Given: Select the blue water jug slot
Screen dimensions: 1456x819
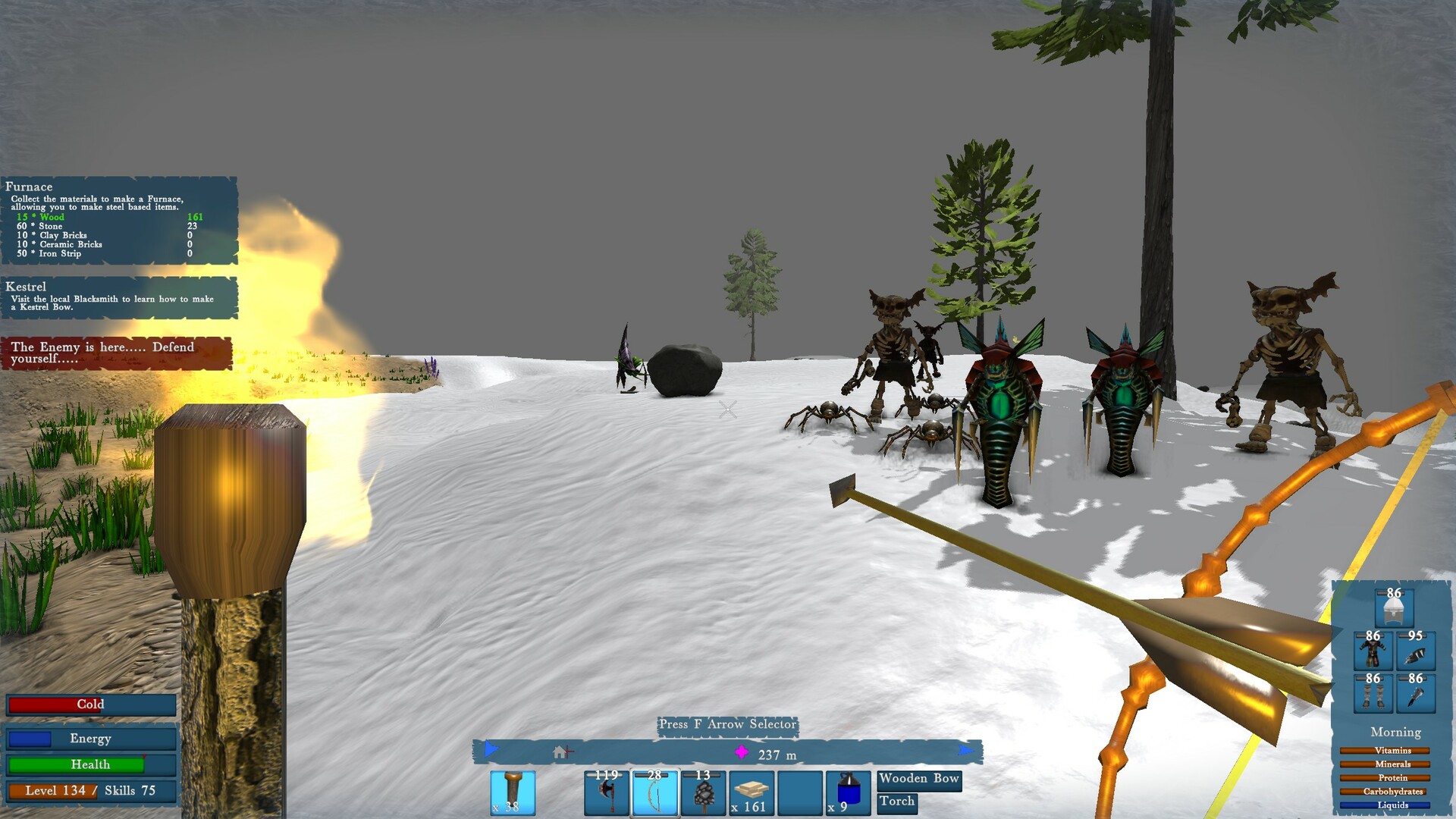Looking at the screenshot, I should (849, 795).
